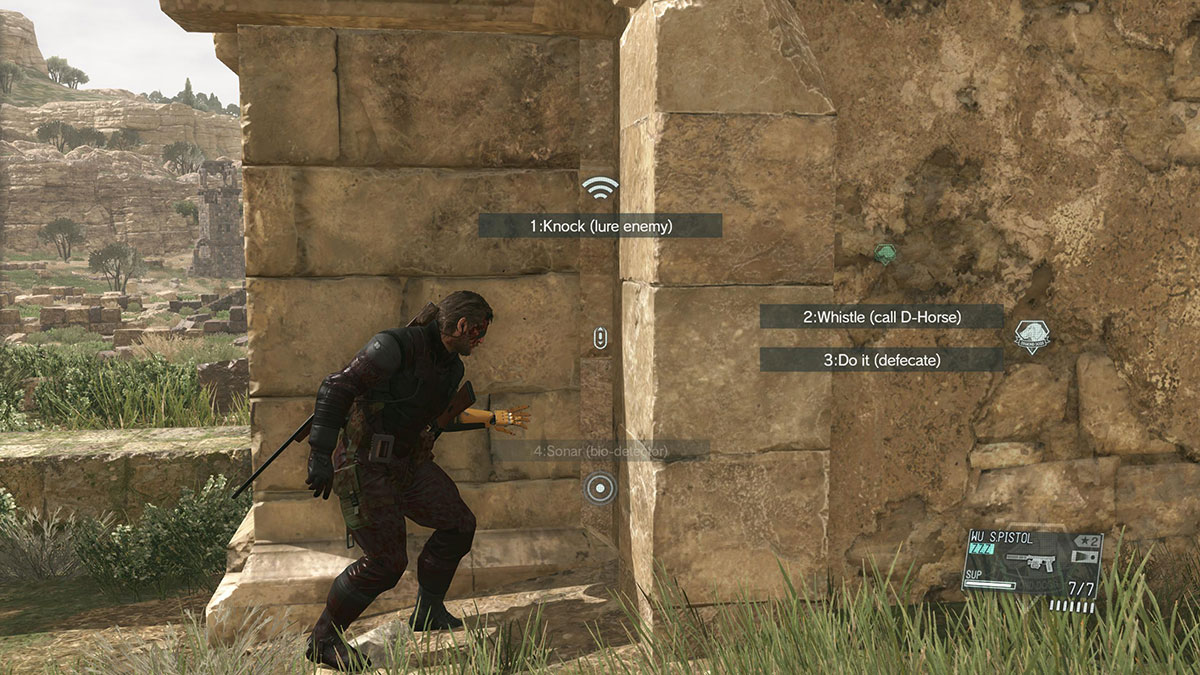Select the WU S.Pistol weapon panel
Image resolution: width=1200 pixels, height=675 pixels.
pos(1031,568)
